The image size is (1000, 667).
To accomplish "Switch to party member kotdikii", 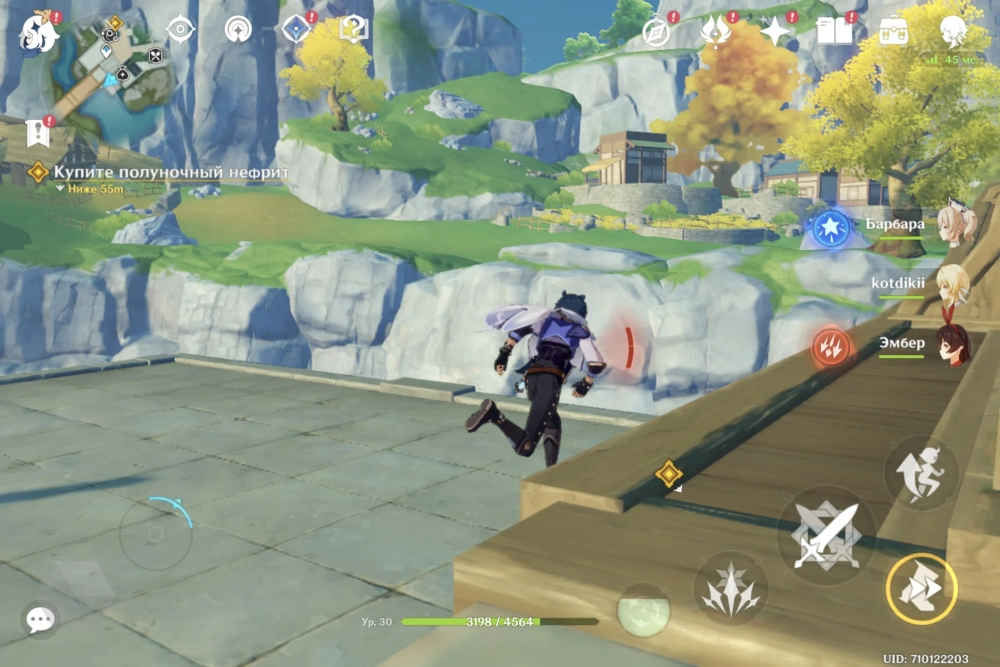I will 952,284.
